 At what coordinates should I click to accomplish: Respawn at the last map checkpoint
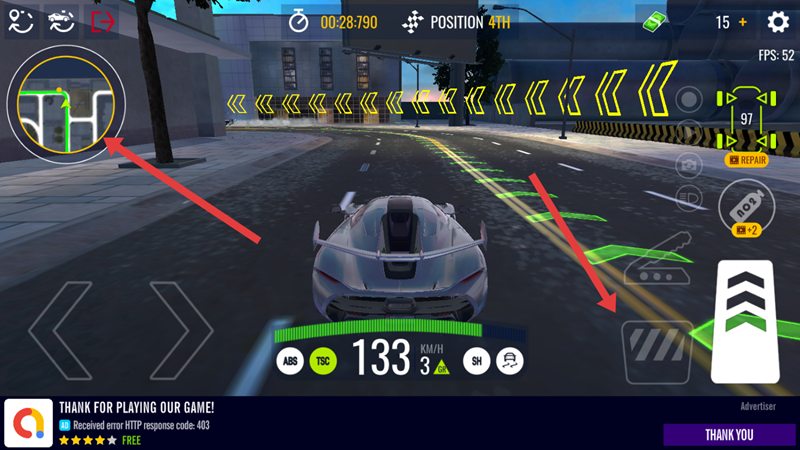(x=20, y=22)
